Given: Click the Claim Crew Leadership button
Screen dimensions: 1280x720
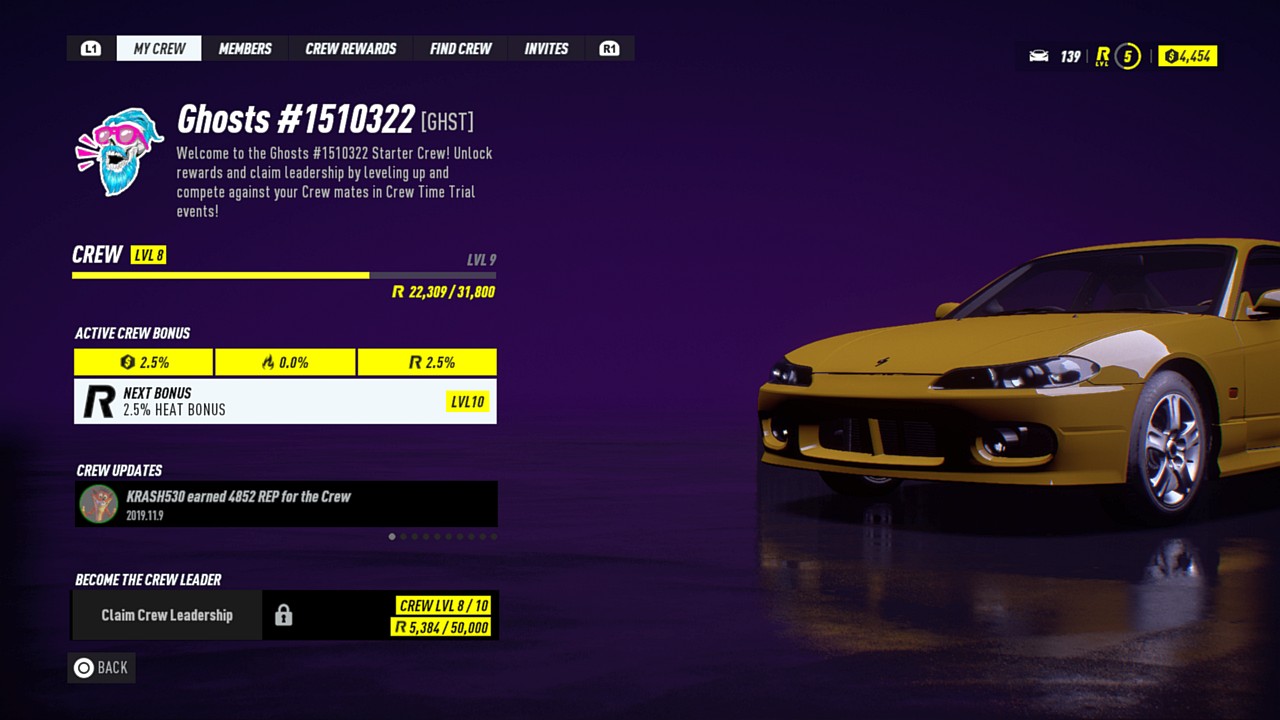Looking at the screenshot, I should [167, 615].
